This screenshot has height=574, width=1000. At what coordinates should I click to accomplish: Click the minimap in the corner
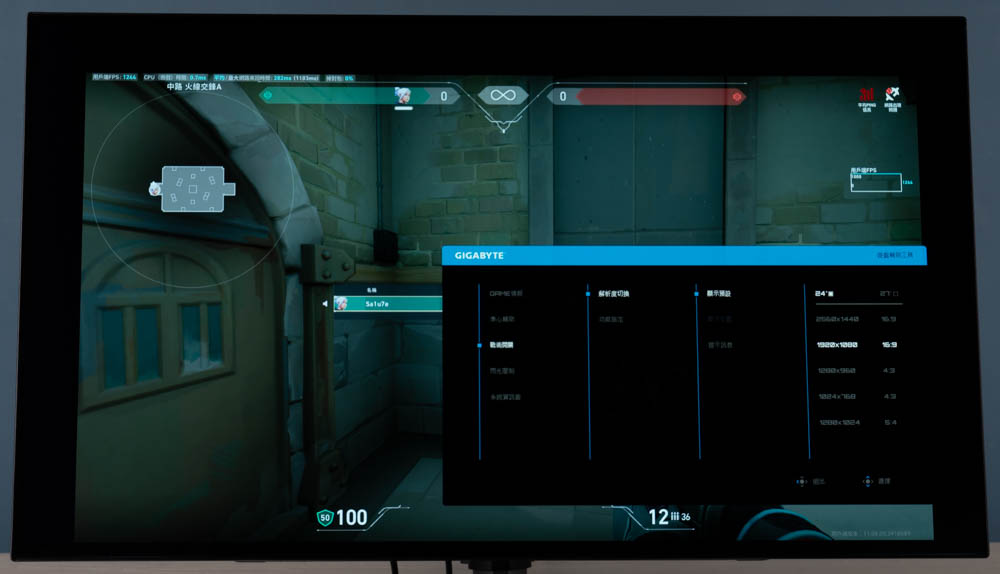click(x=193, y=187)
